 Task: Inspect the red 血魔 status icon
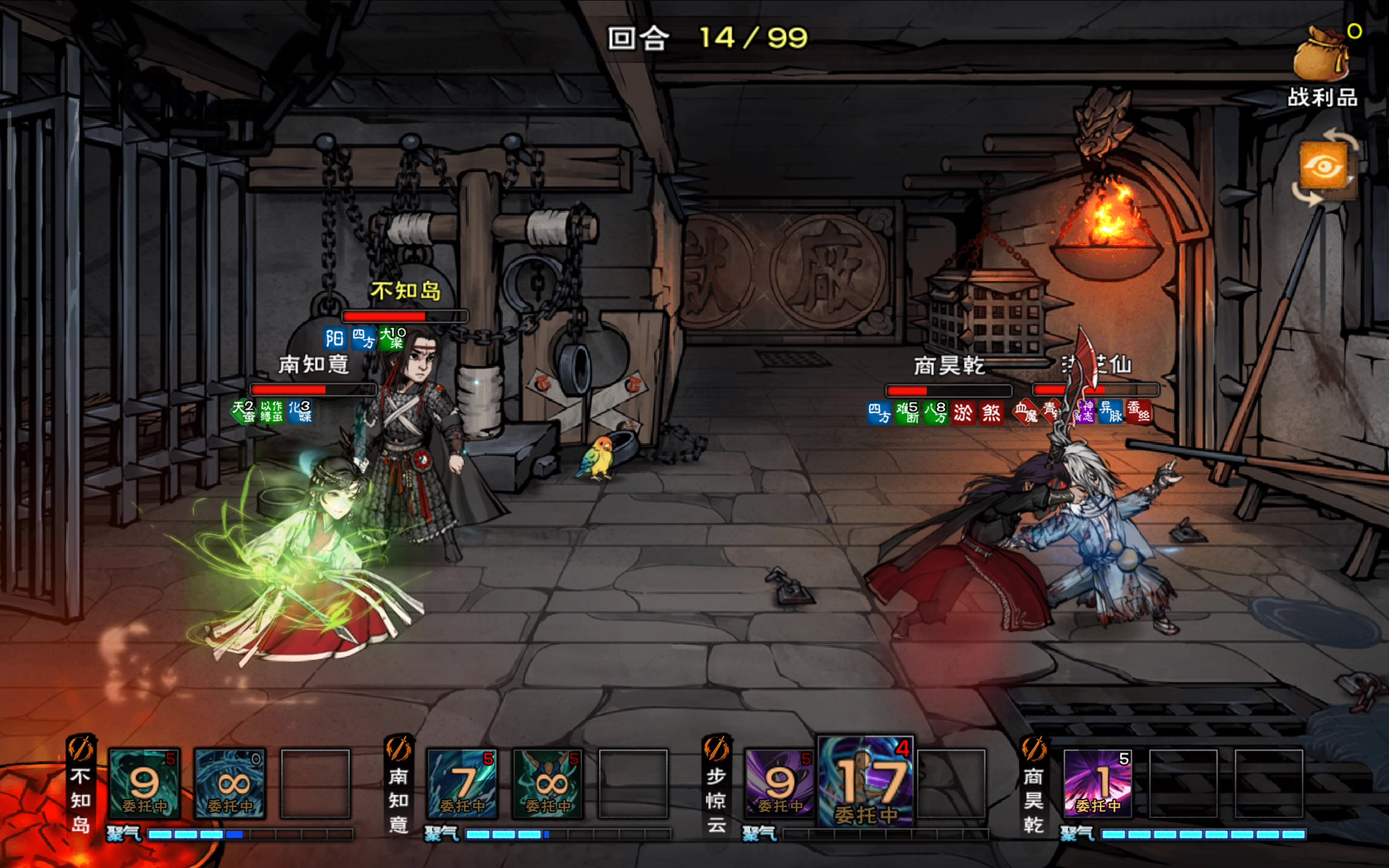coord(1025,412)
